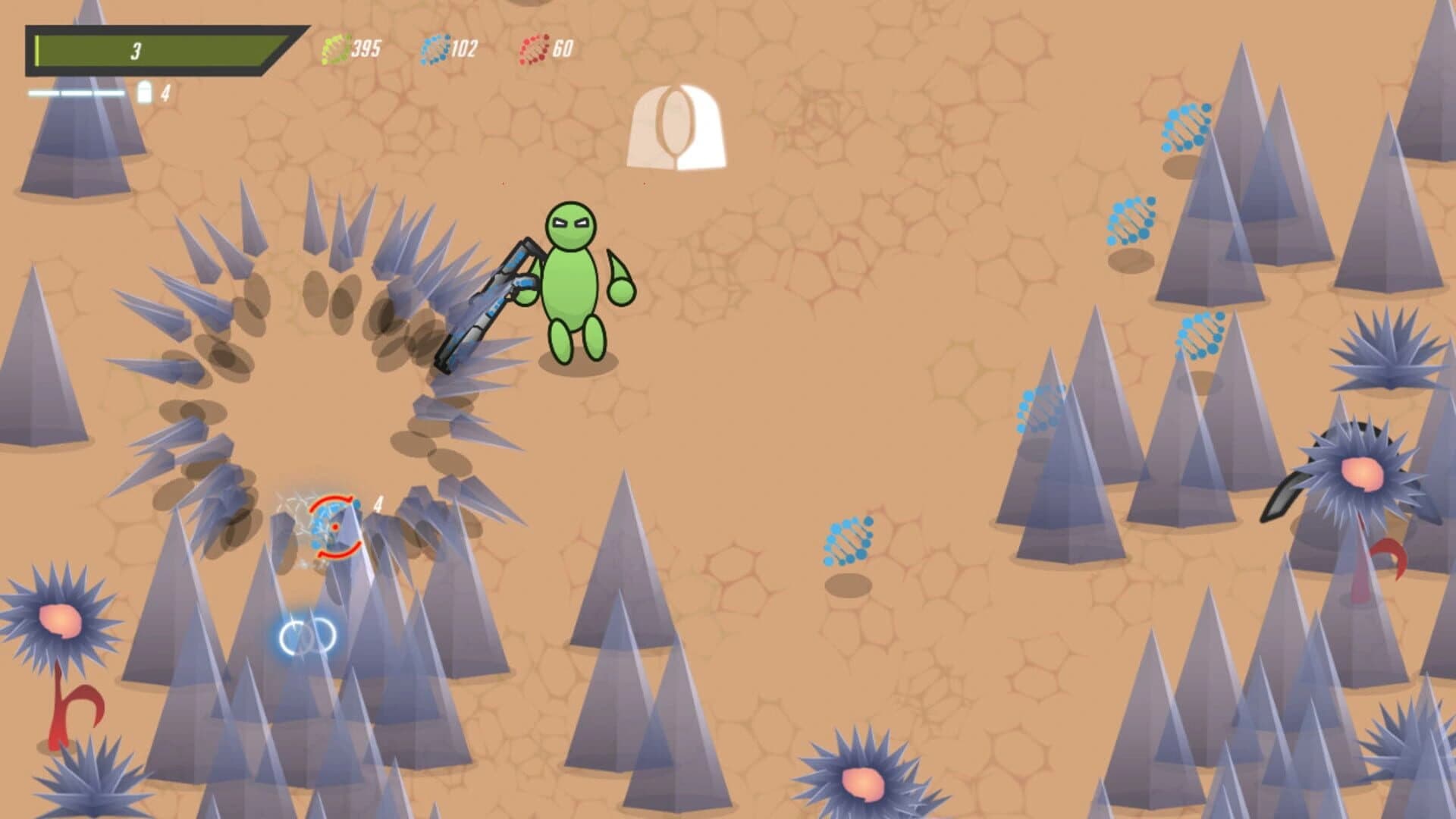Click the white dome structure at the top
The height and width of the screenshot is (819, 1456).
tap(677, 125)
